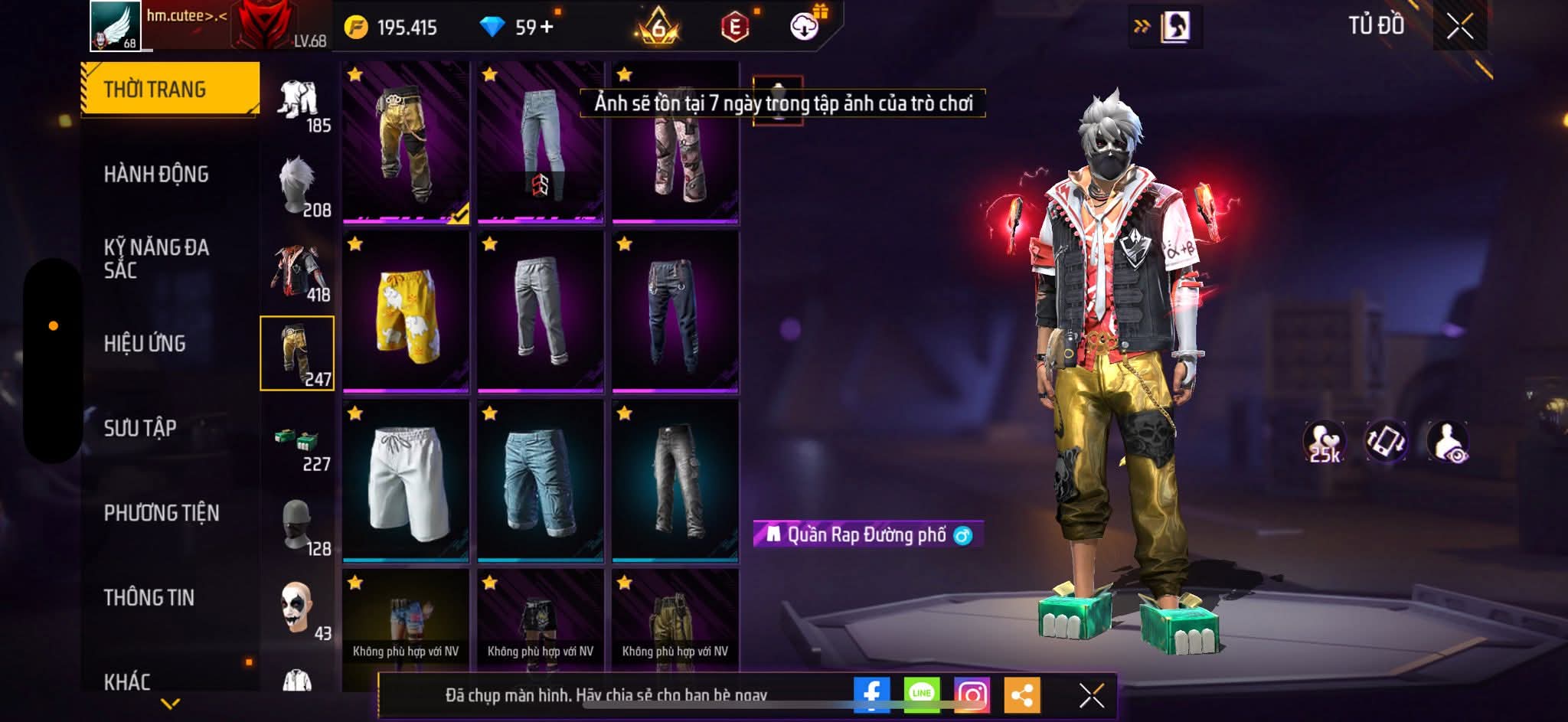Viewport: 1568px width, 722px height.
Task: Show the THÔNG TIN section
Action: click(x=149, y=597)
